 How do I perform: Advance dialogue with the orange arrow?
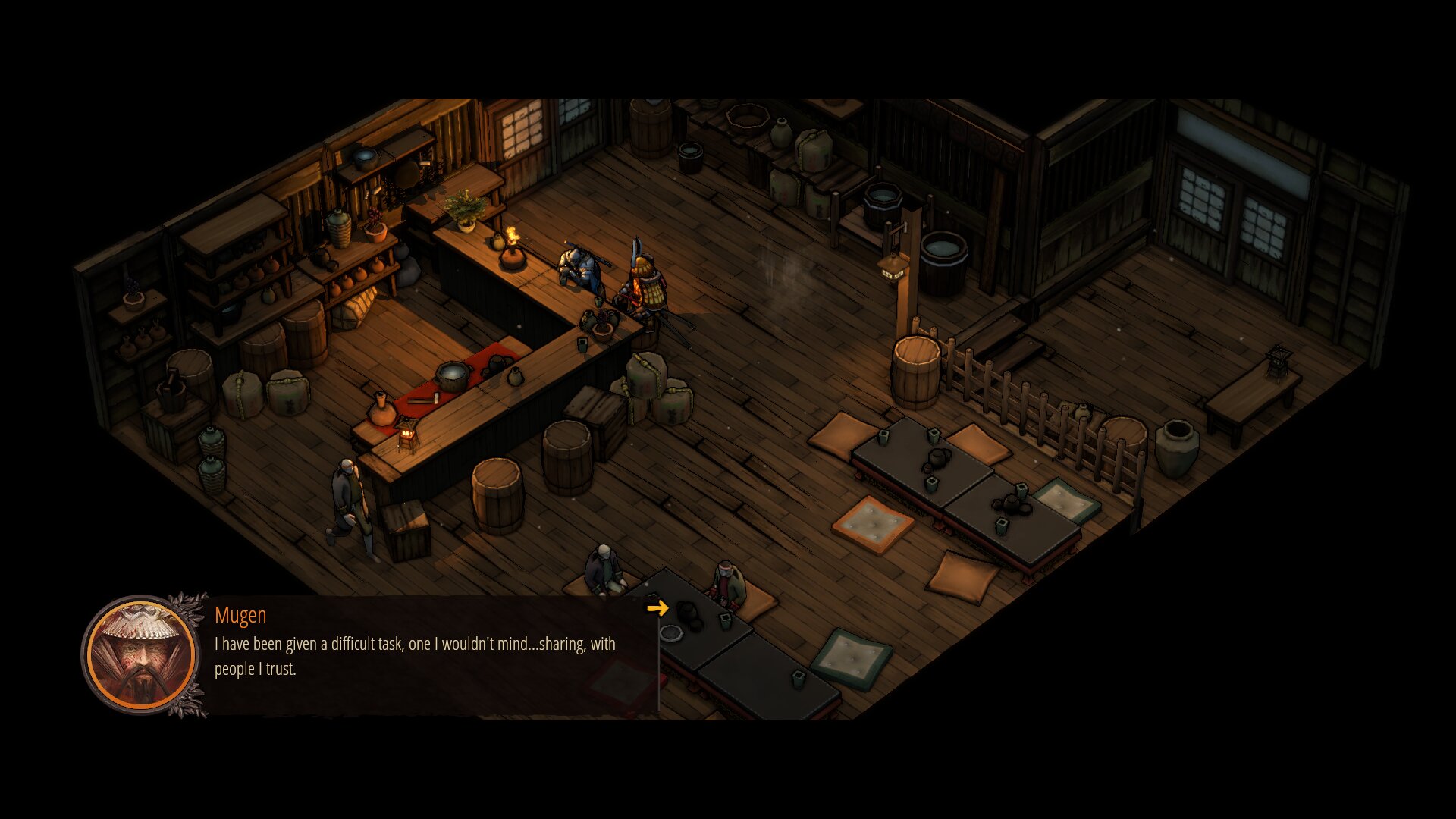657,607
